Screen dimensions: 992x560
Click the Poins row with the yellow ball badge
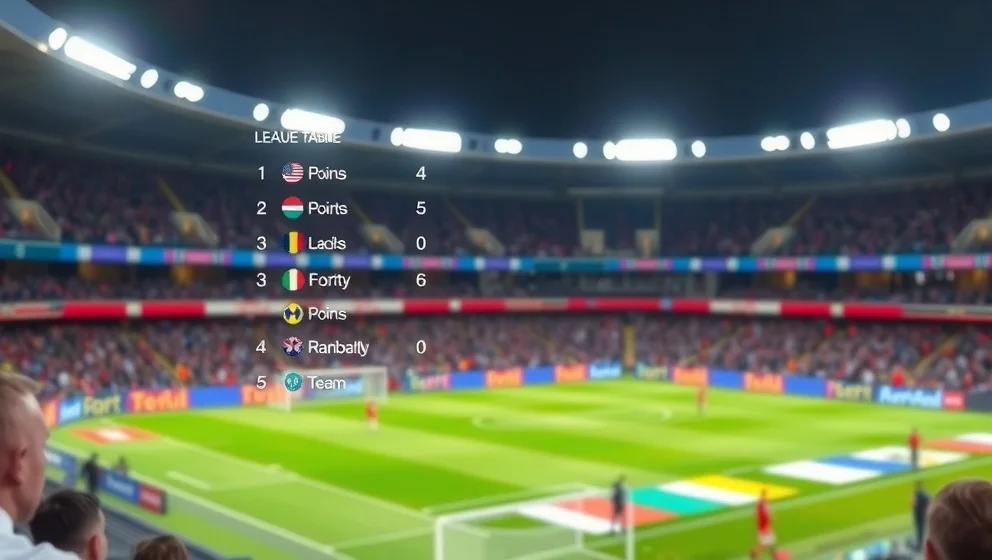[x=327, y=313]
